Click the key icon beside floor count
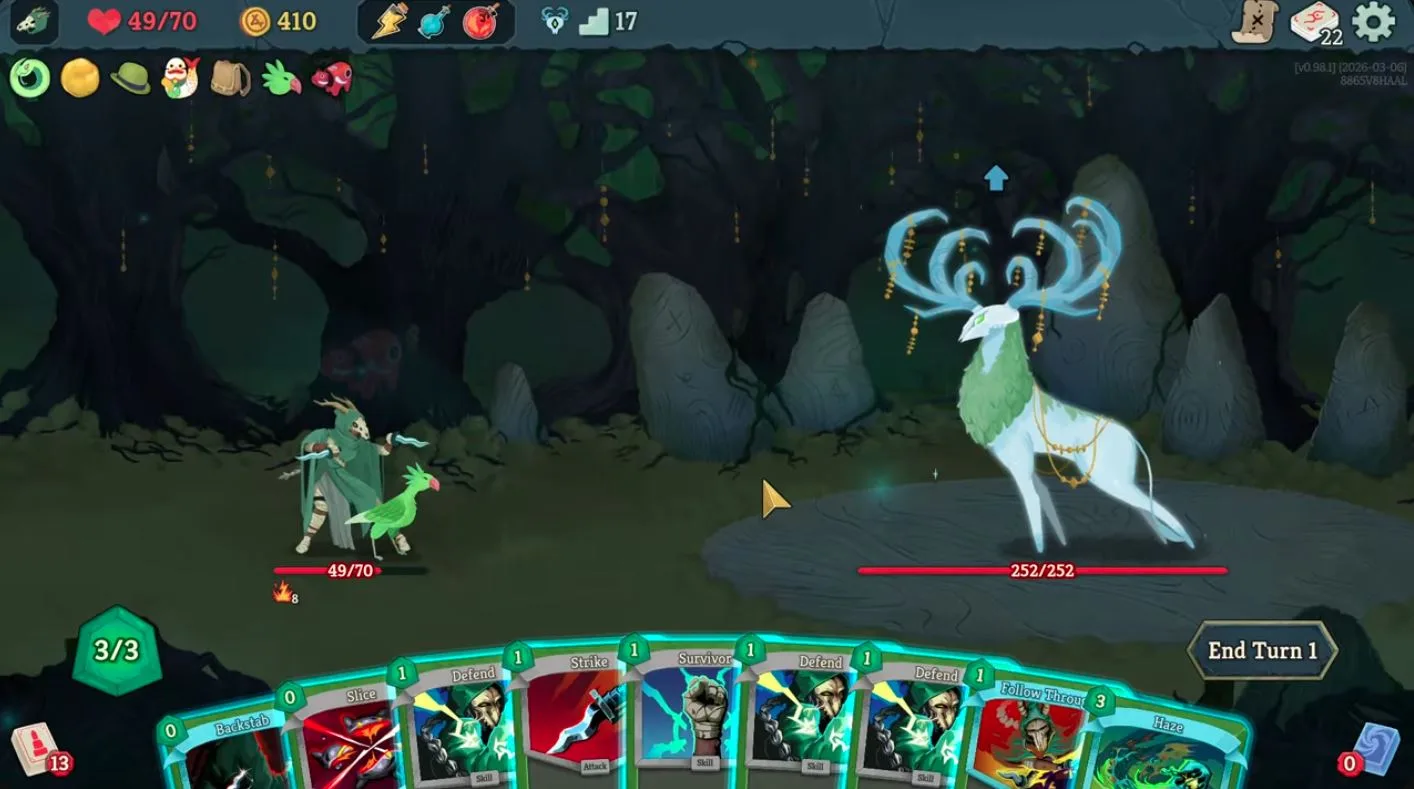Viewport: 1414px width, 789px height. (555, 18)
